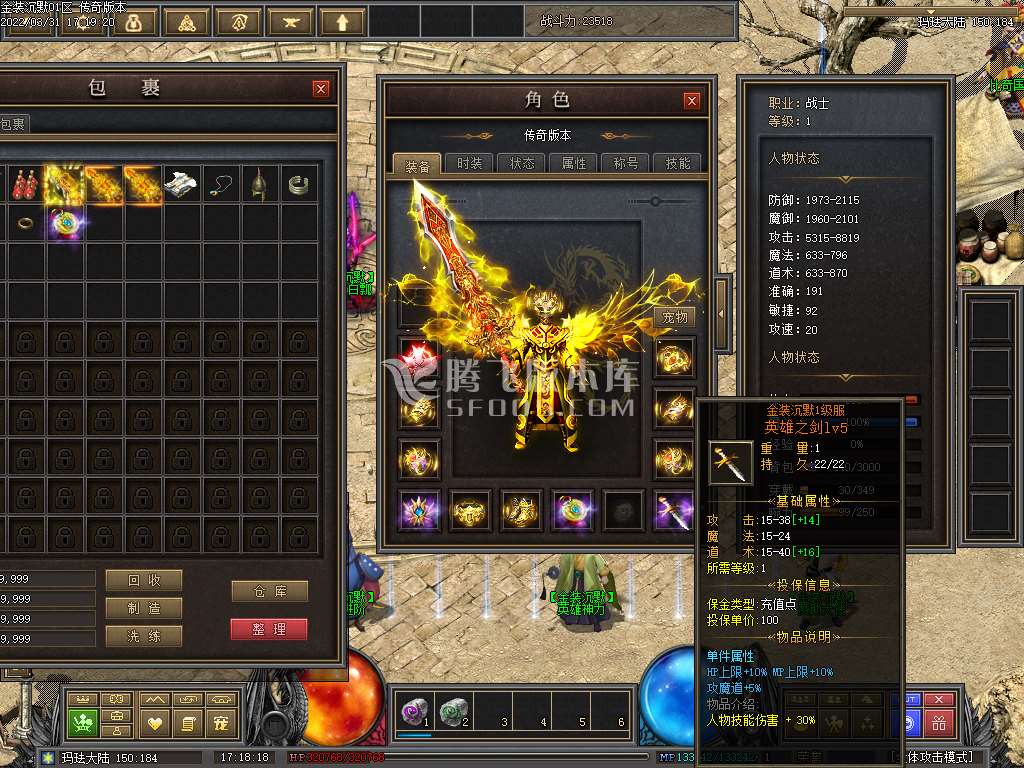This screenshot has height=768, width=1024.
Task: Open the 状态 status tab
Action: 522,164
